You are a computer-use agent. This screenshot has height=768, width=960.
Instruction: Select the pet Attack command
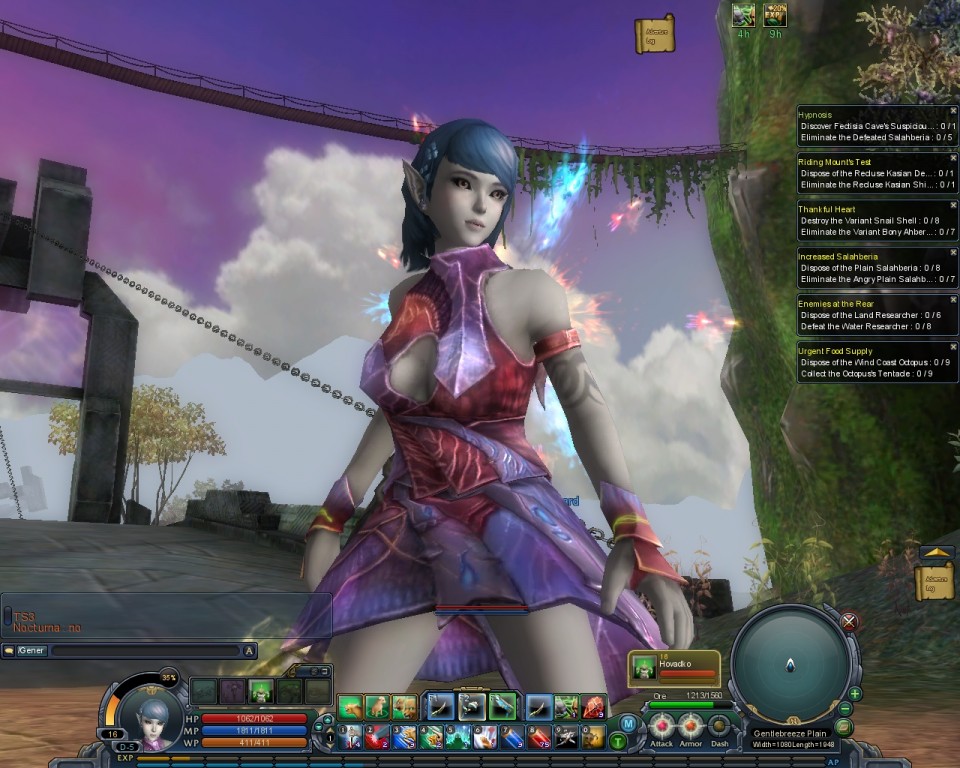662,726
